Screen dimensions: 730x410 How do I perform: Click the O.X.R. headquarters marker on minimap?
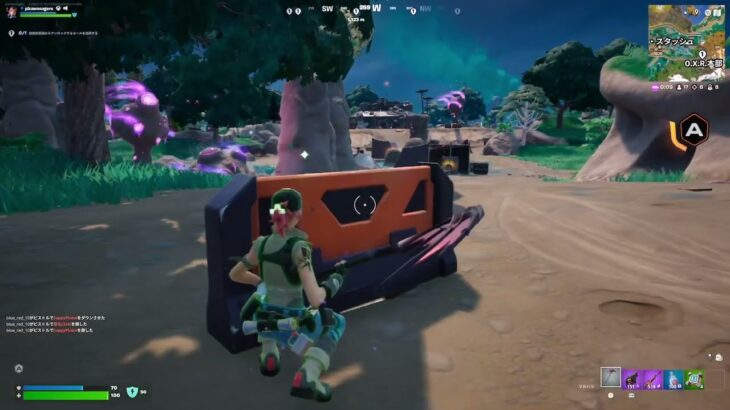click(701, 55)
